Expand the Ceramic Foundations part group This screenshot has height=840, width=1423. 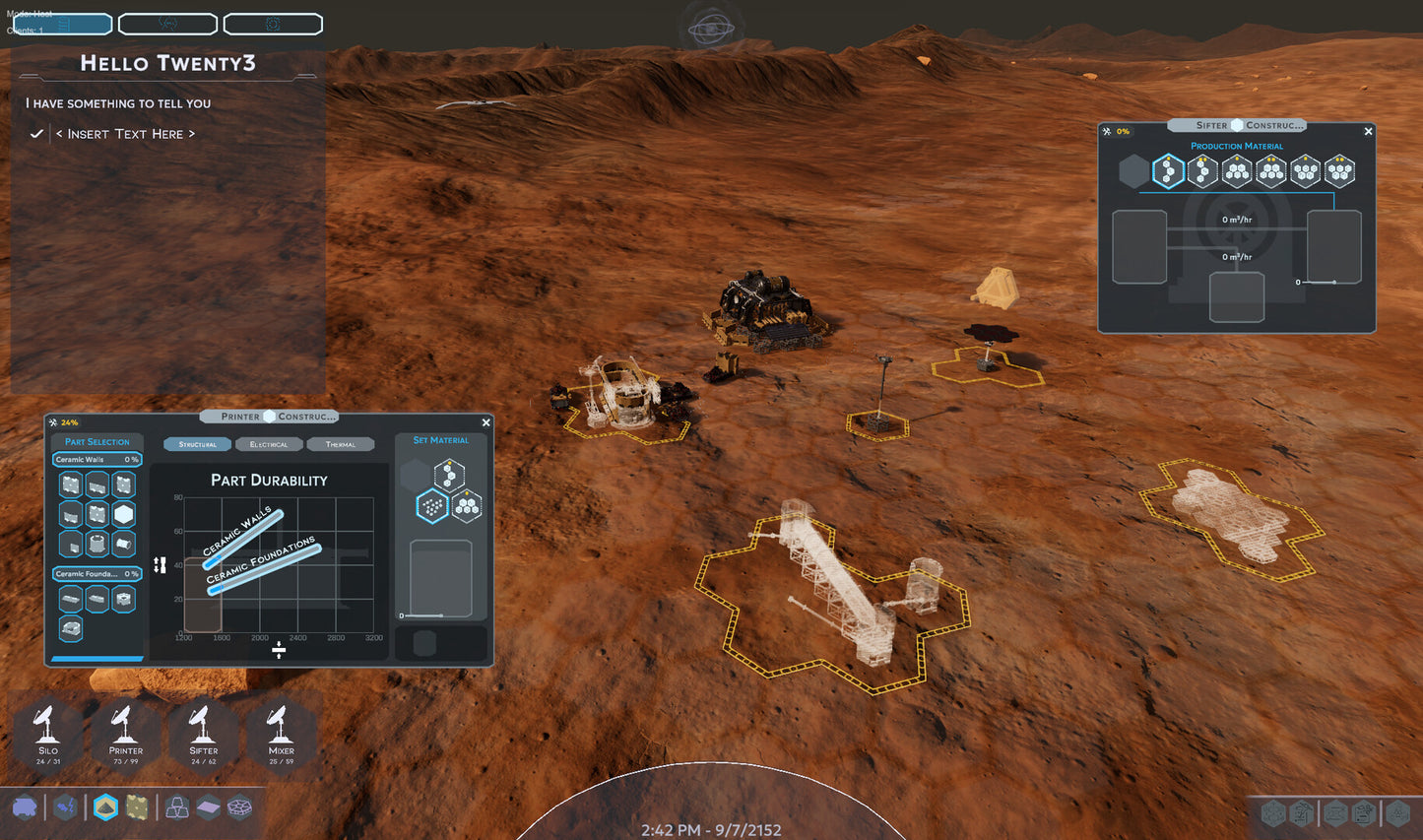pyautogui.click(x=97, y=574)
